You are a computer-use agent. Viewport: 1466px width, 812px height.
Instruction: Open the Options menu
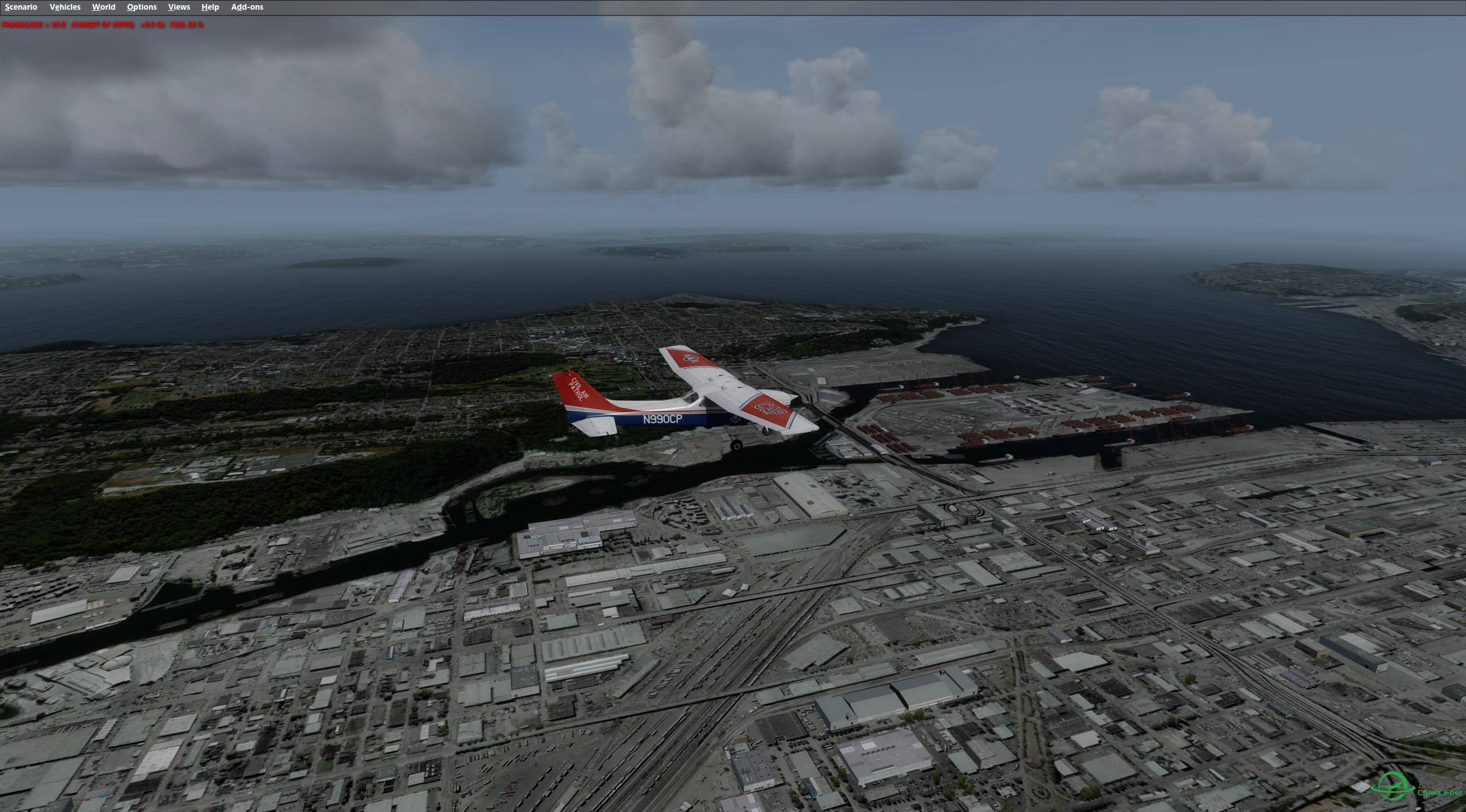click(x=141, y=7)
